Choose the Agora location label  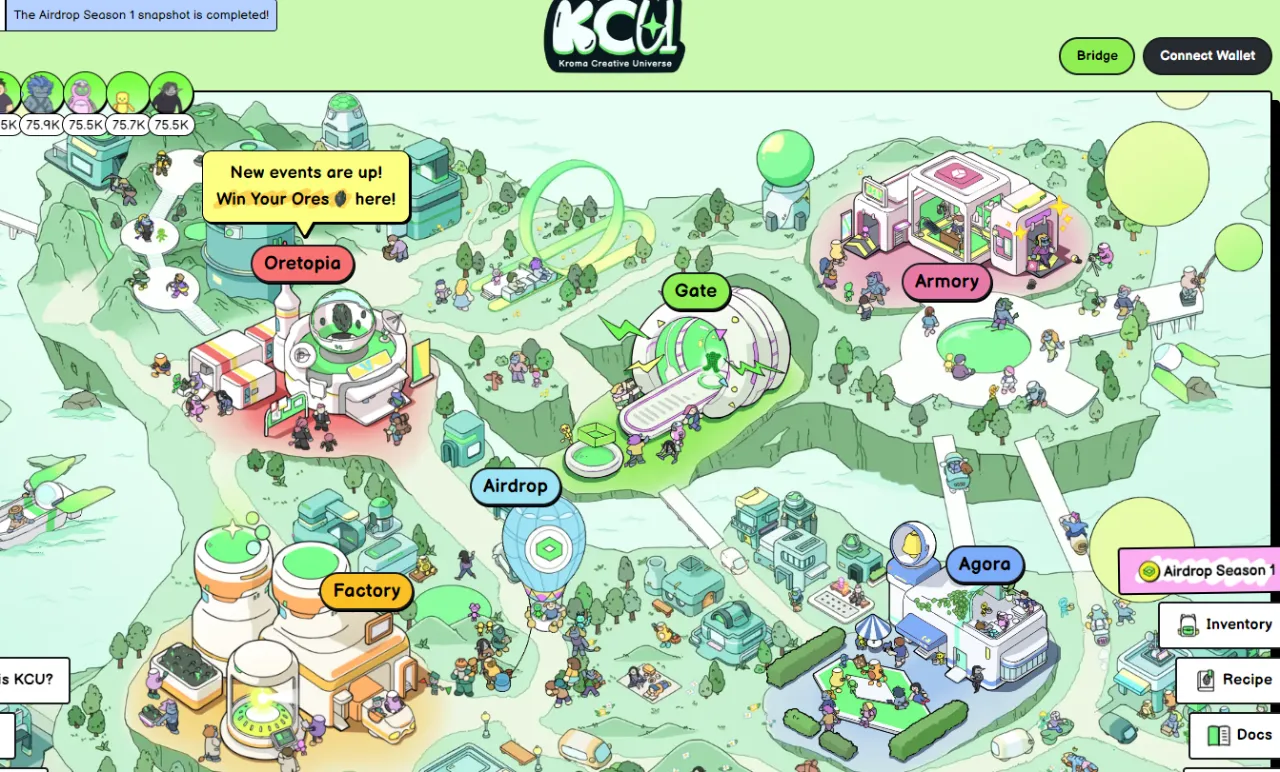984,565
